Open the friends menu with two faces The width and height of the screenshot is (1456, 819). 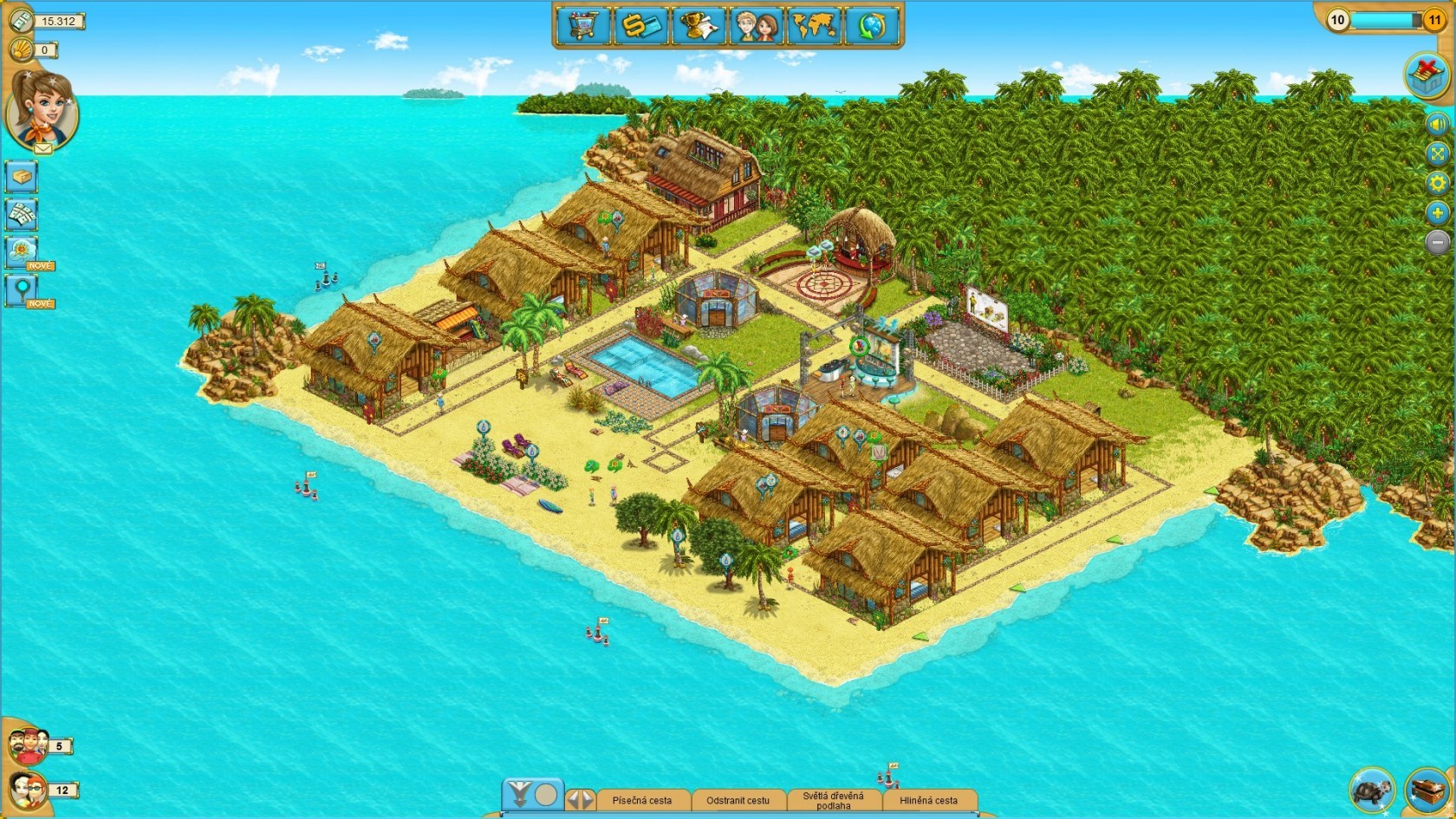pos(756,25)
